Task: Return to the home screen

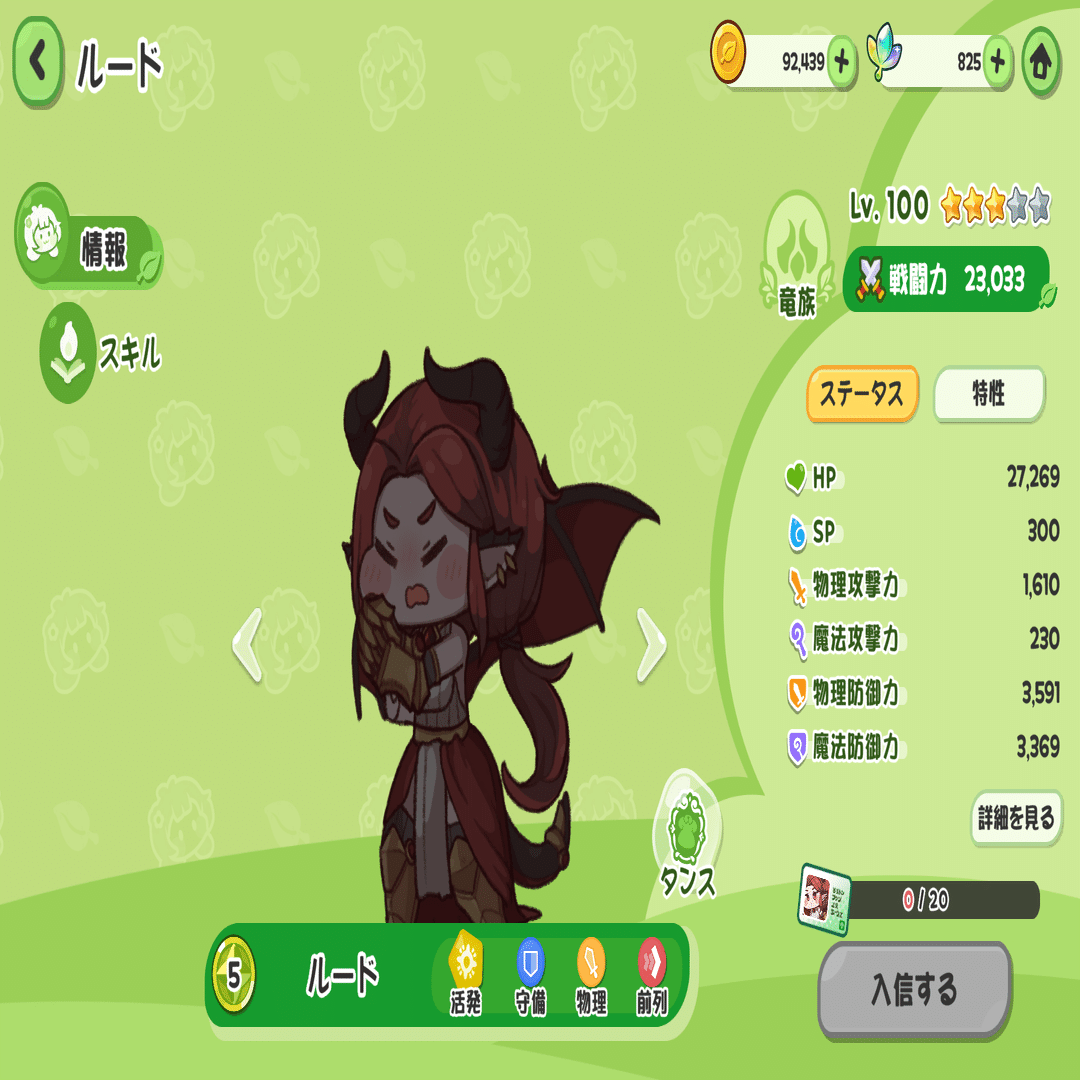Action: pos(1041,62)
